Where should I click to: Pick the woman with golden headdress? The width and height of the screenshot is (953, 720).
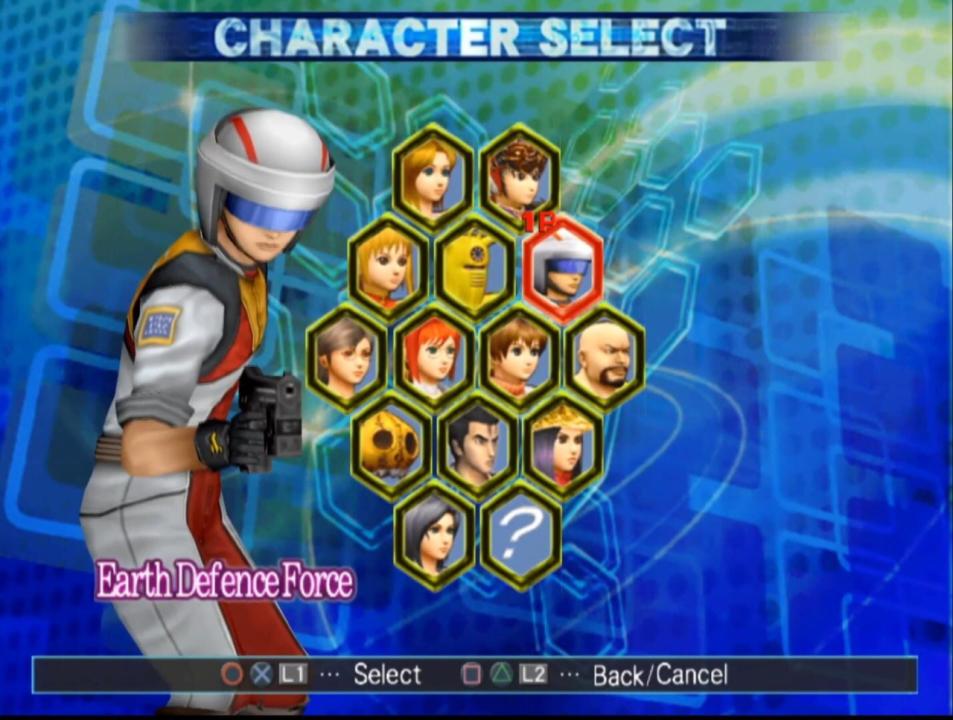click(563, 444)
